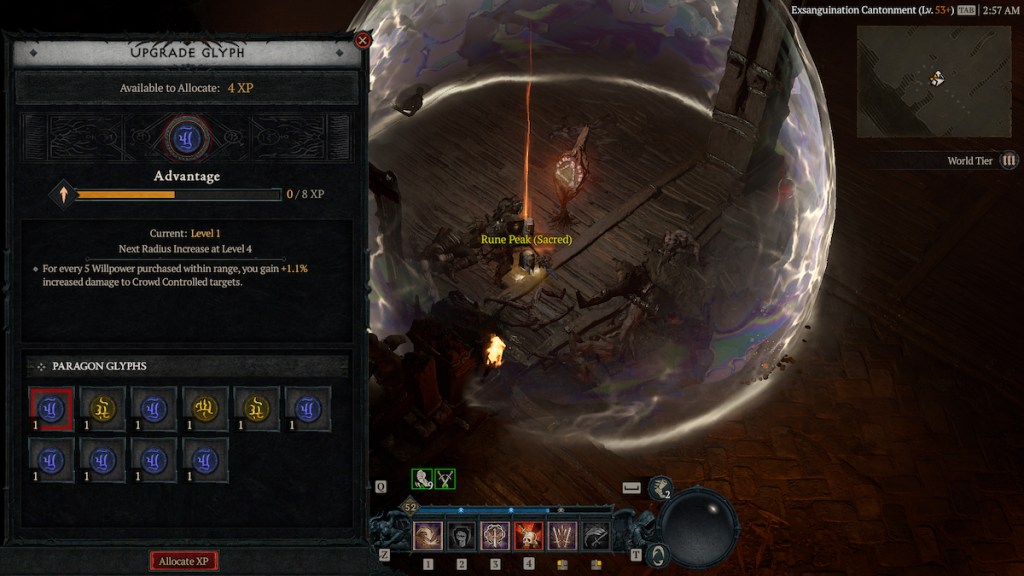Screen dimensions: 1024x576
Task: Activate the three-blades skill icon
Action: [x=562, y=536]
